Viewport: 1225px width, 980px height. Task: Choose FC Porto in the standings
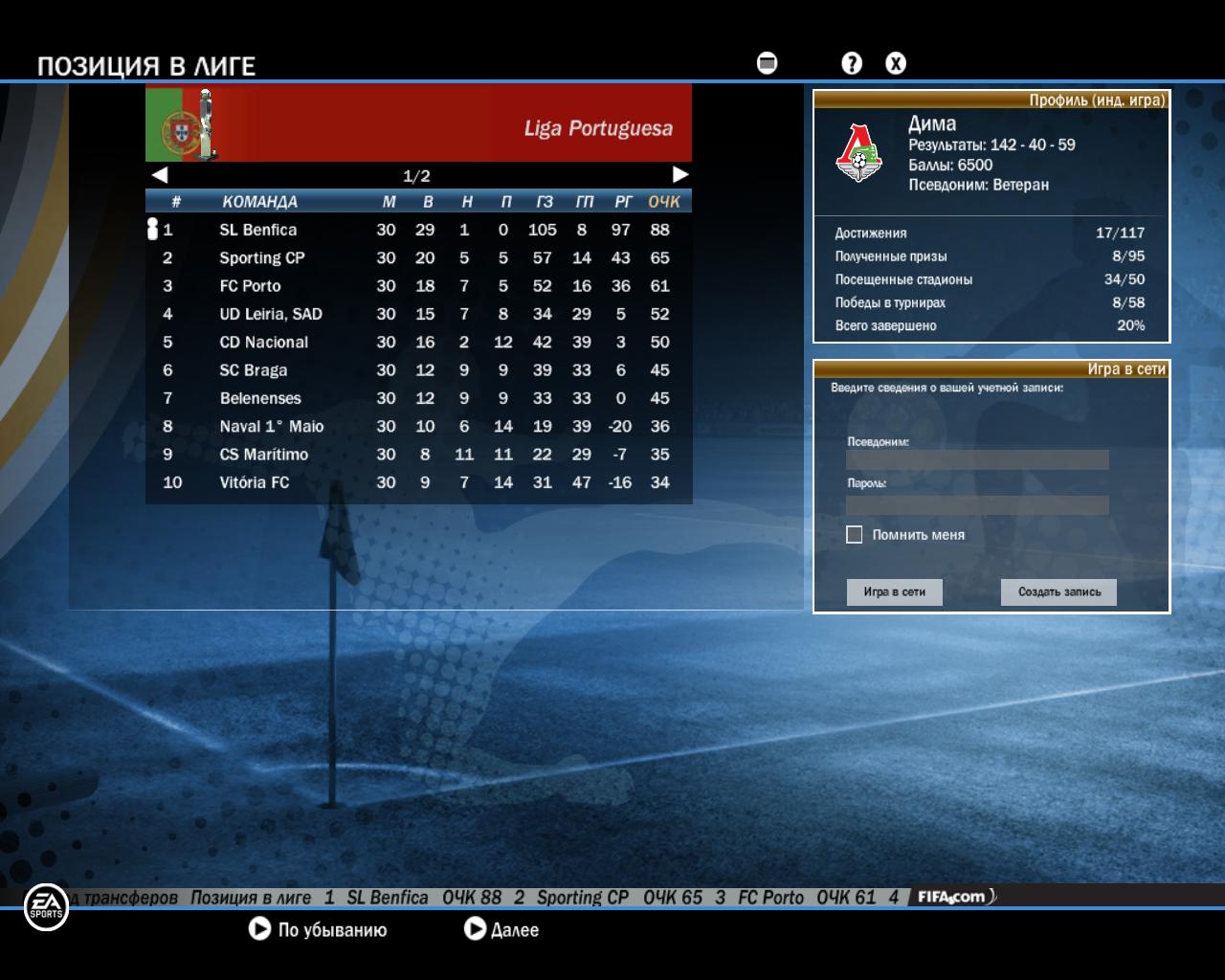(250, 285)
